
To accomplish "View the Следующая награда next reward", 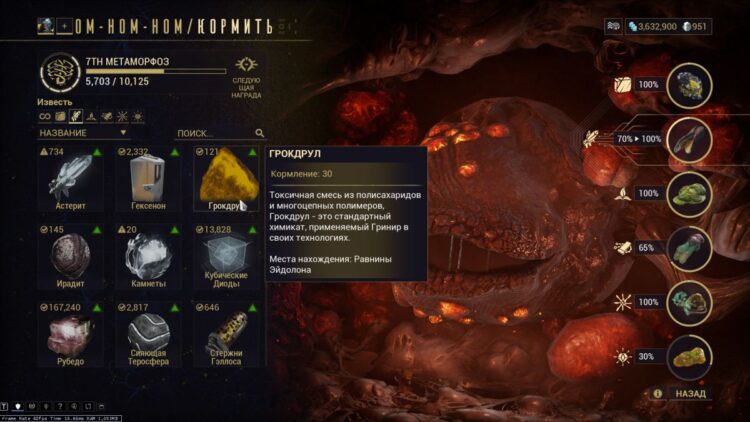I will tap(246, 75).
